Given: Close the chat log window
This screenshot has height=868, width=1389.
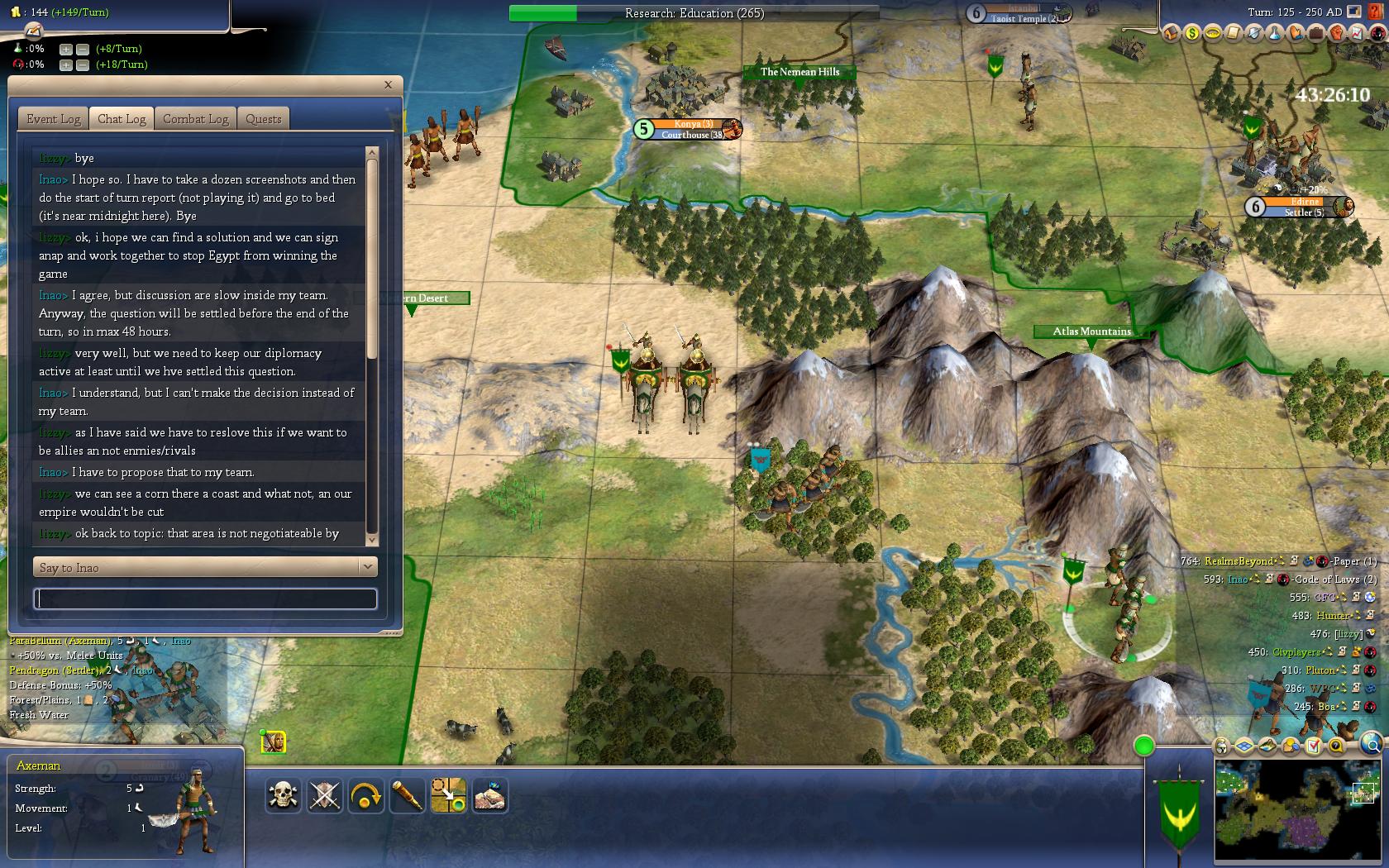Looking at the screenshot, I should (388, 84).
